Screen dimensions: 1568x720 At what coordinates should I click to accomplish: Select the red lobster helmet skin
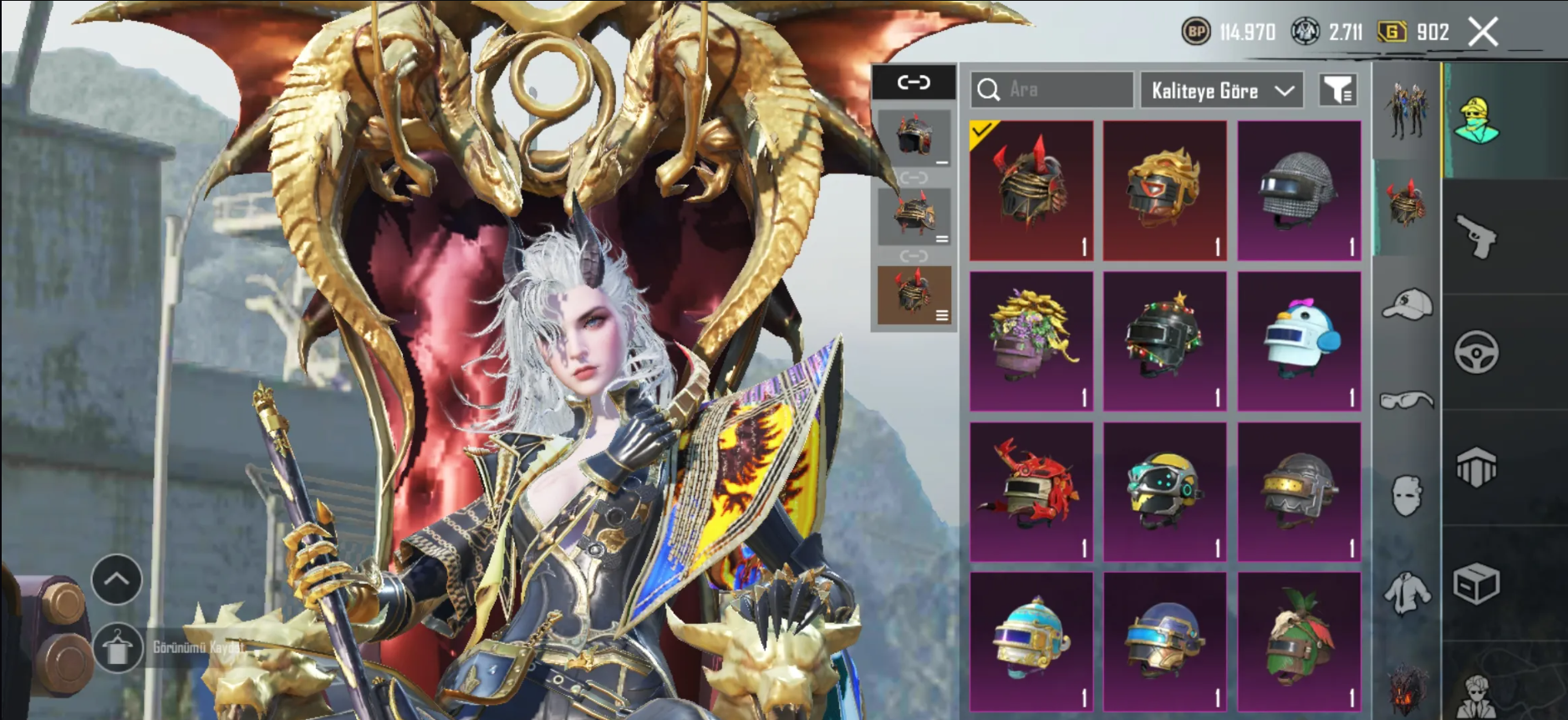click(x=1031, y=491)
